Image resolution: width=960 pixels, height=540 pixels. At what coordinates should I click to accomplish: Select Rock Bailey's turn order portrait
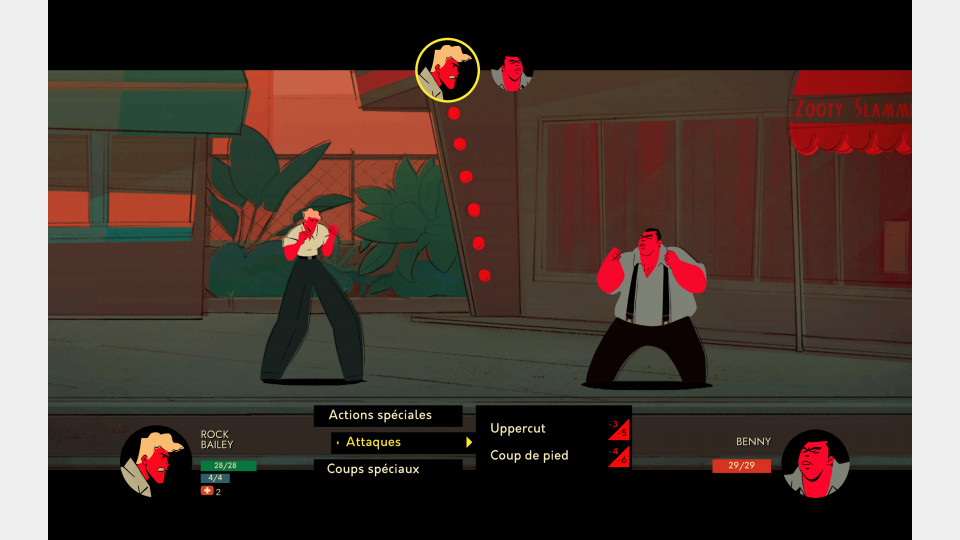pyautogui.click(x=448, y=70)
